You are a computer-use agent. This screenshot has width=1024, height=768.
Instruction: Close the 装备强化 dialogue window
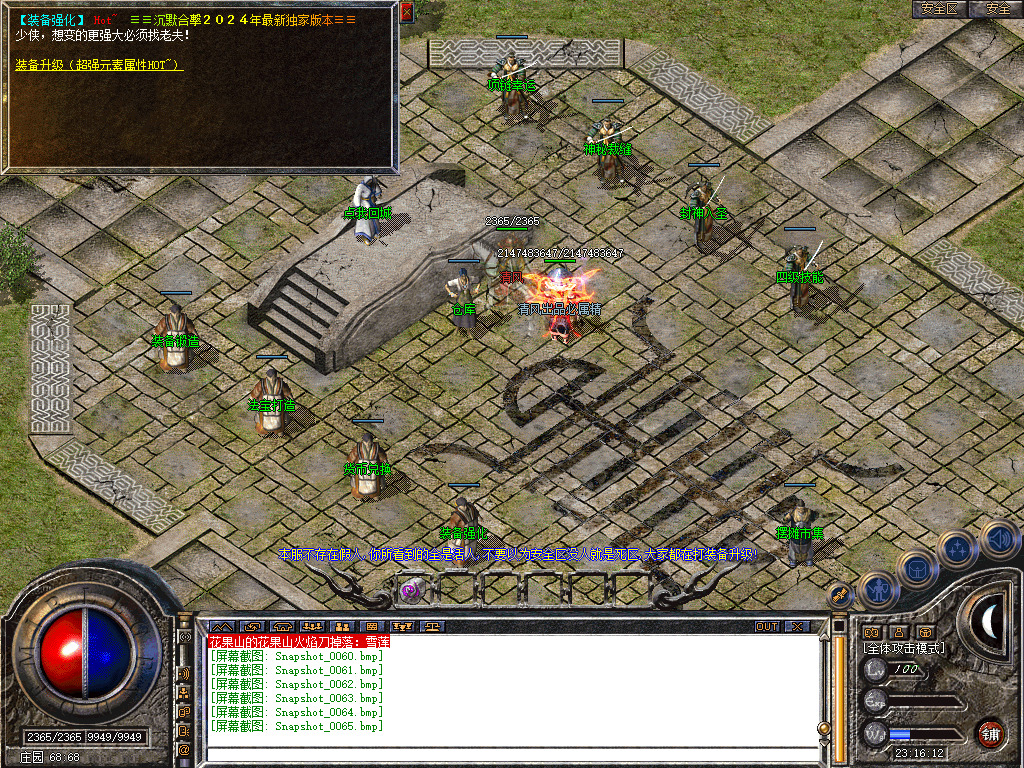click(406, 12)
